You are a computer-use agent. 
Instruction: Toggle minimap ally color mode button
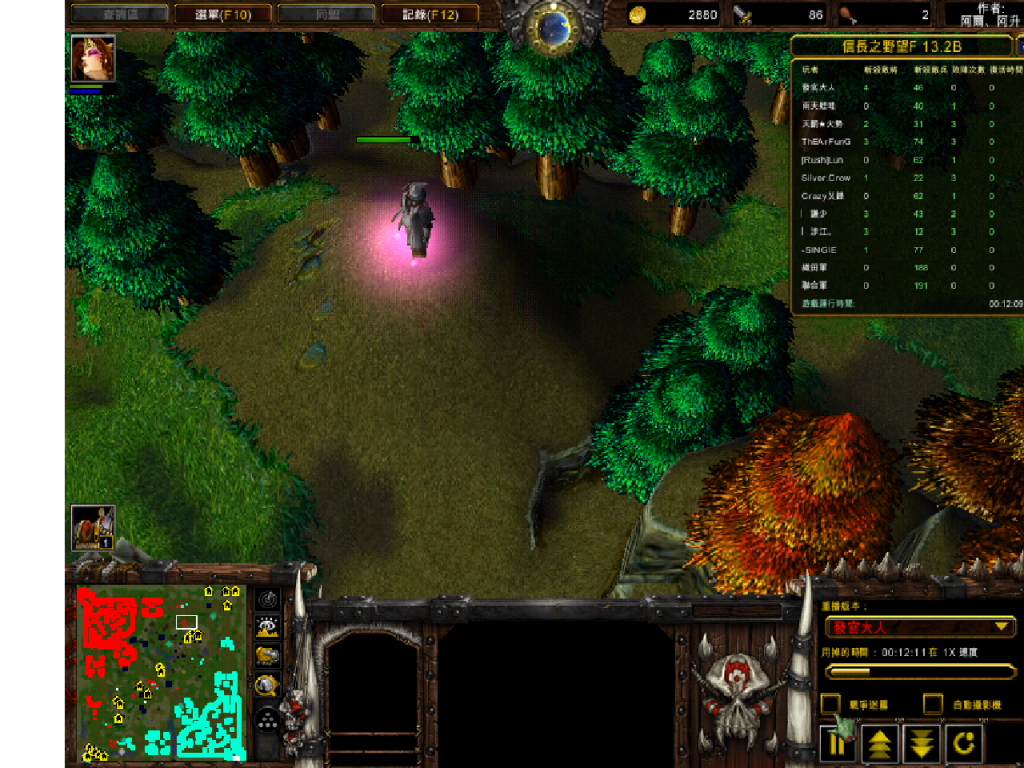tap(267, 656)
